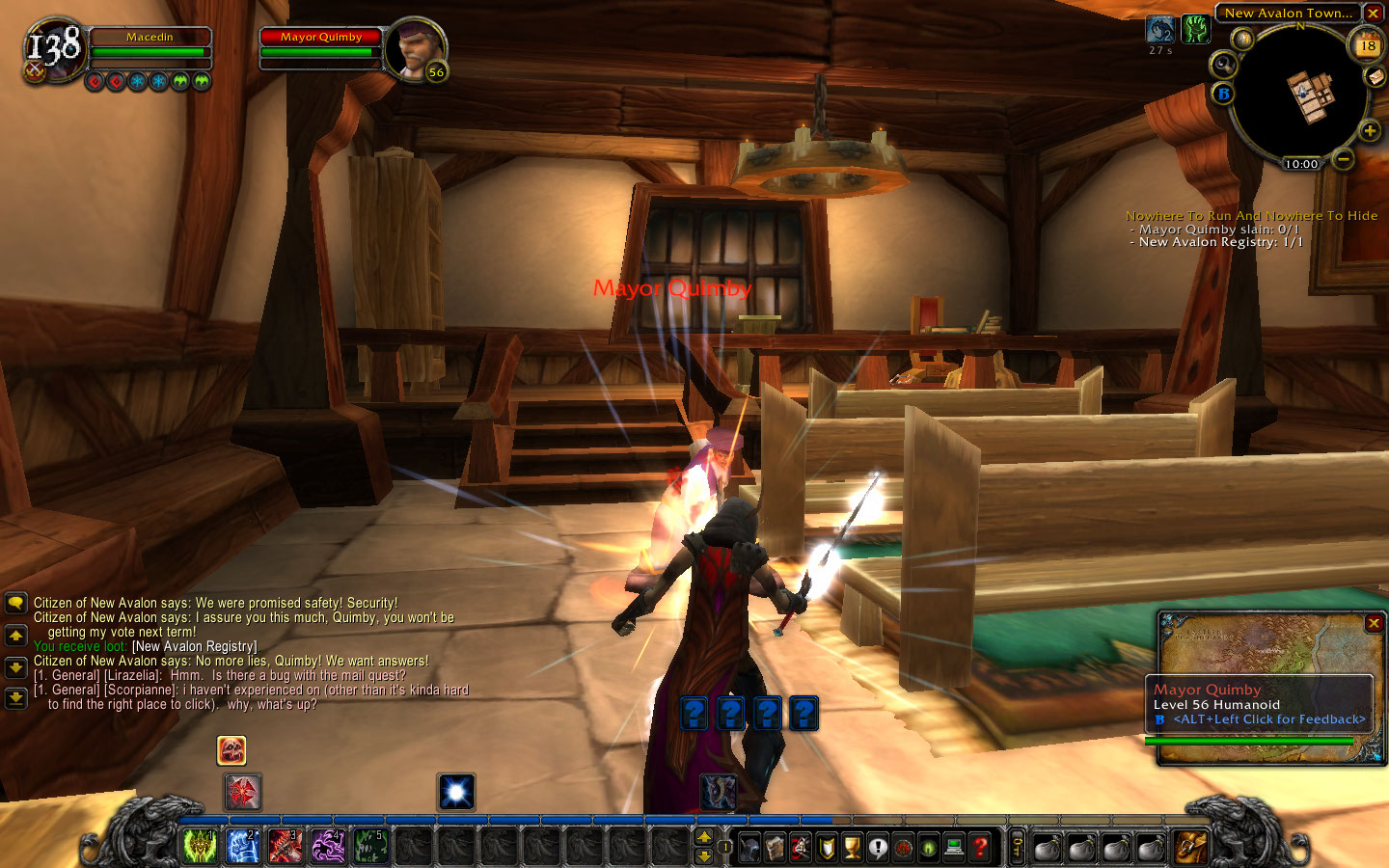Click the minimap showing the town hall
Viewport: 1389px width, 868px height.
(1299, 95)
